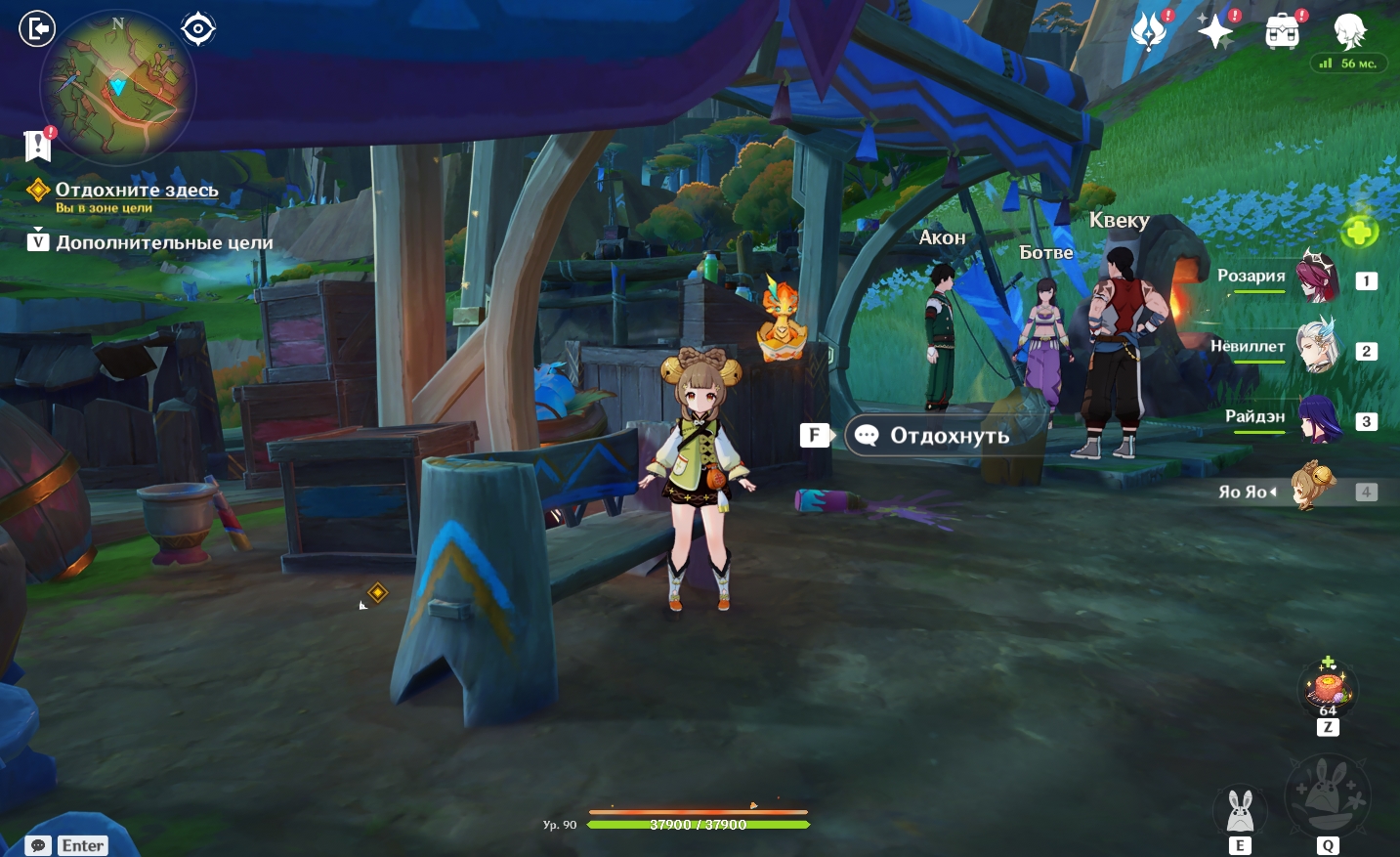Expand 'Дополнительные цели' objectives

point(163,242)
